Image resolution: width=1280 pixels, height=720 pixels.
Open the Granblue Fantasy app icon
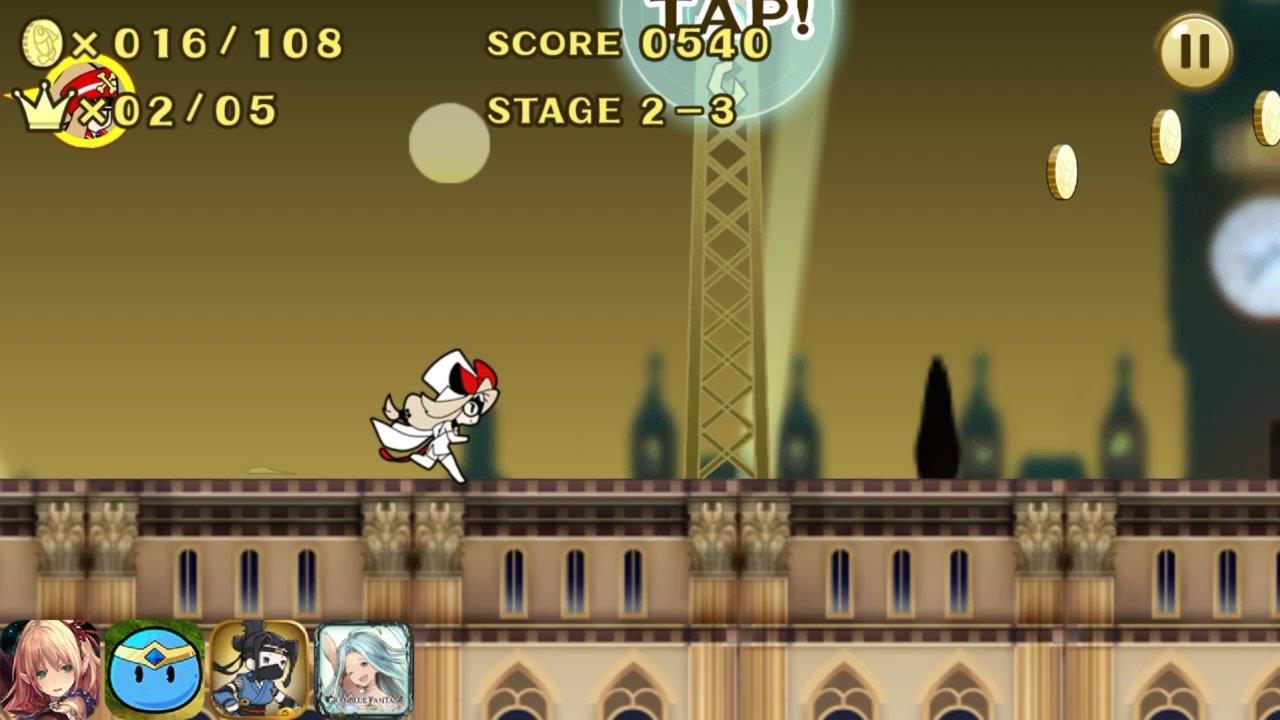coord(363,669)
